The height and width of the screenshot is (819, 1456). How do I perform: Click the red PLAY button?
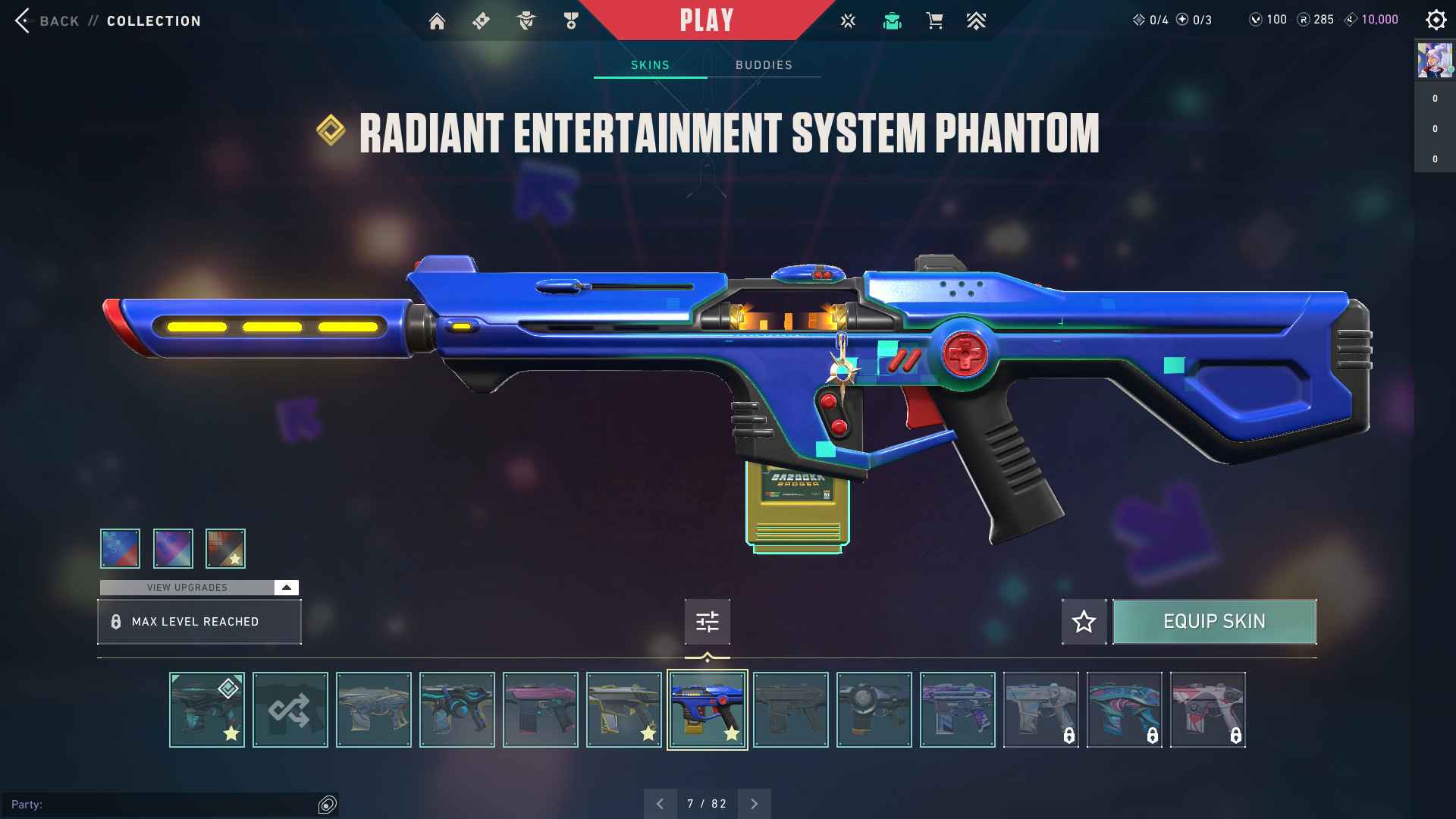pyautogui.click(x=706, y=20)
